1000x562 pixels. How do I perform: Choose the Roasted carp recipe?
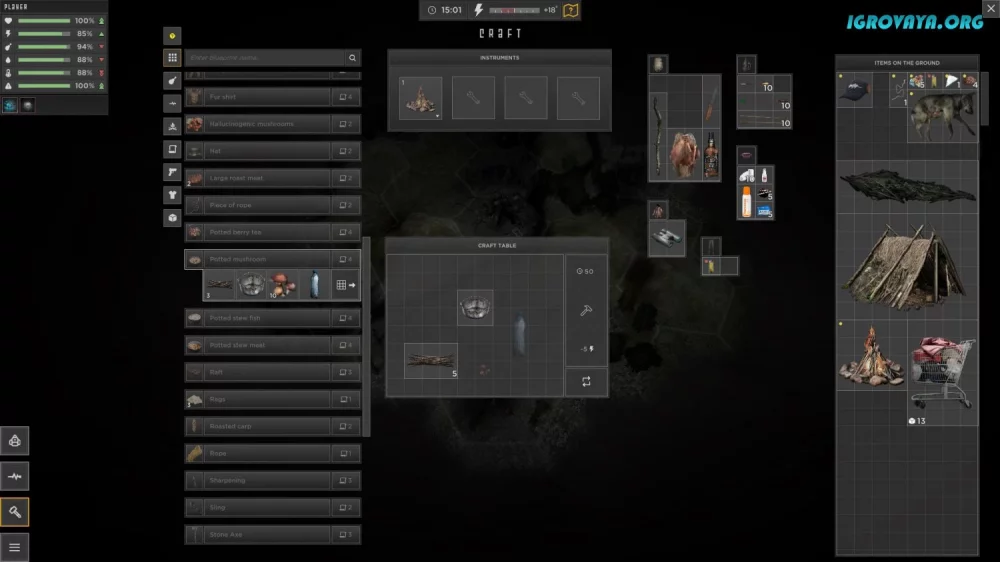click(258, 426)
